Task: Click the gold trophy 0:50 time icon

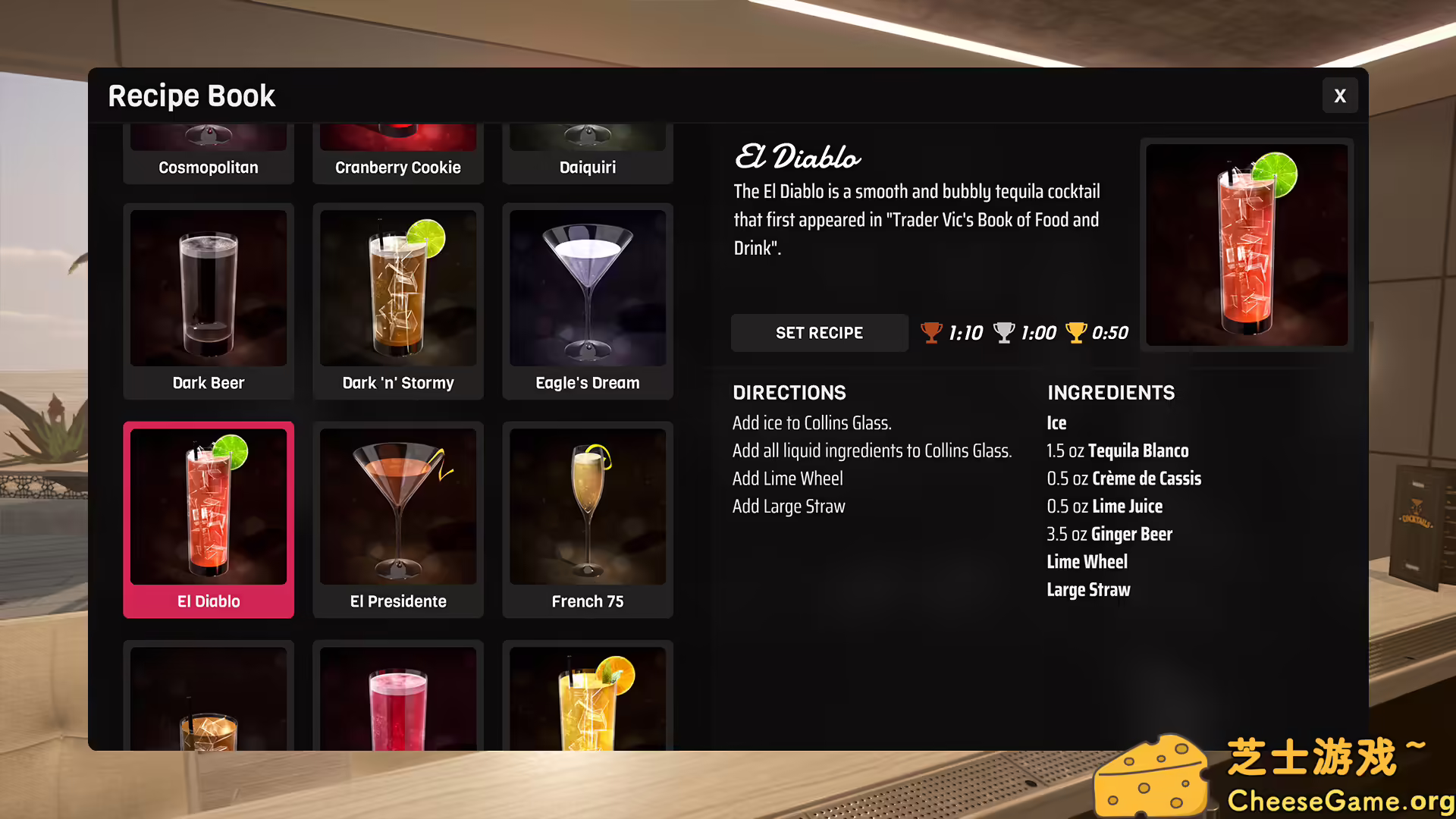Action: point(1075,332)
